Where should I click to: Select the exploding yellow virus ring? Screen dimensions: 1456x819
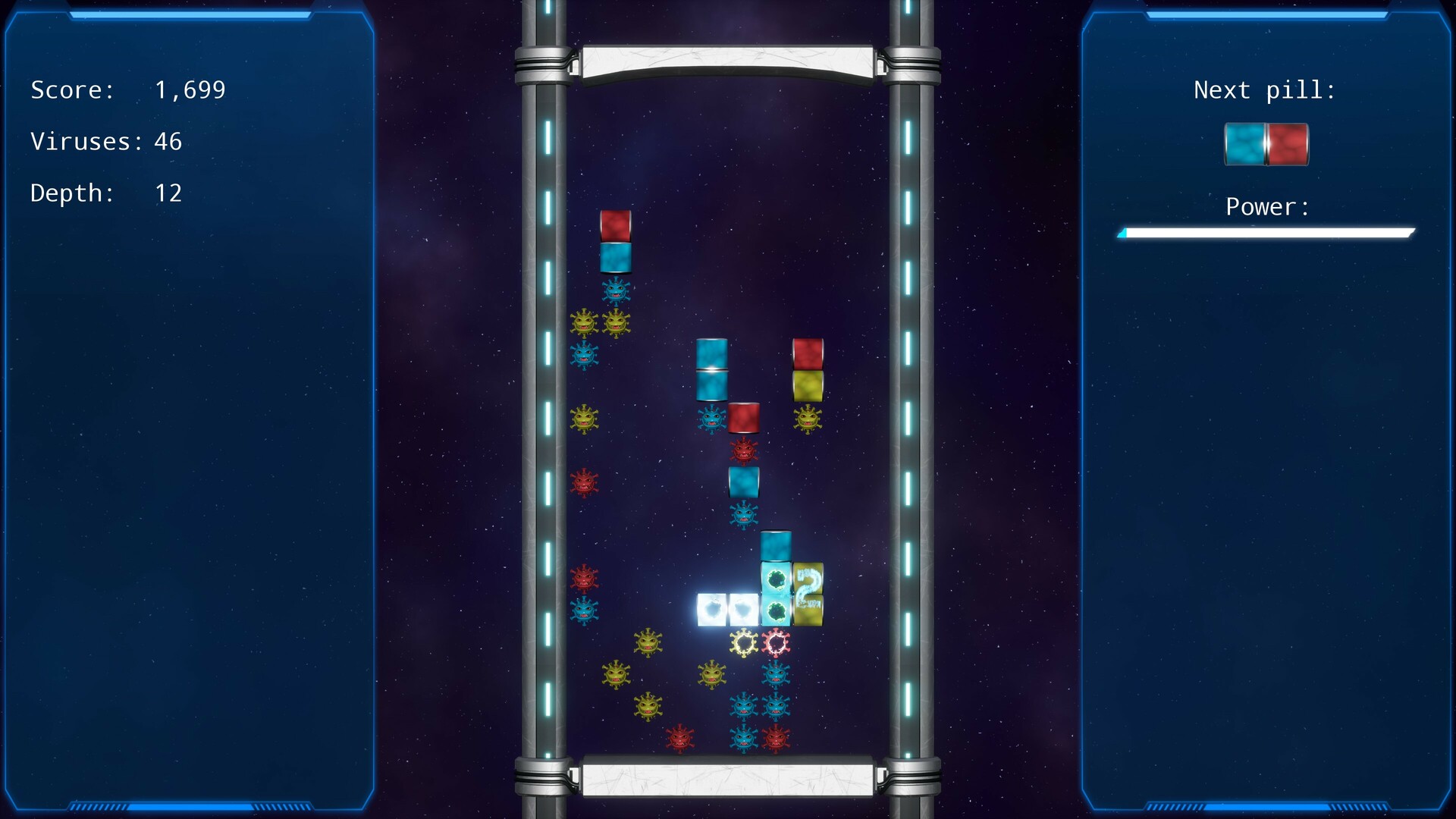click(x=743, y=643)
